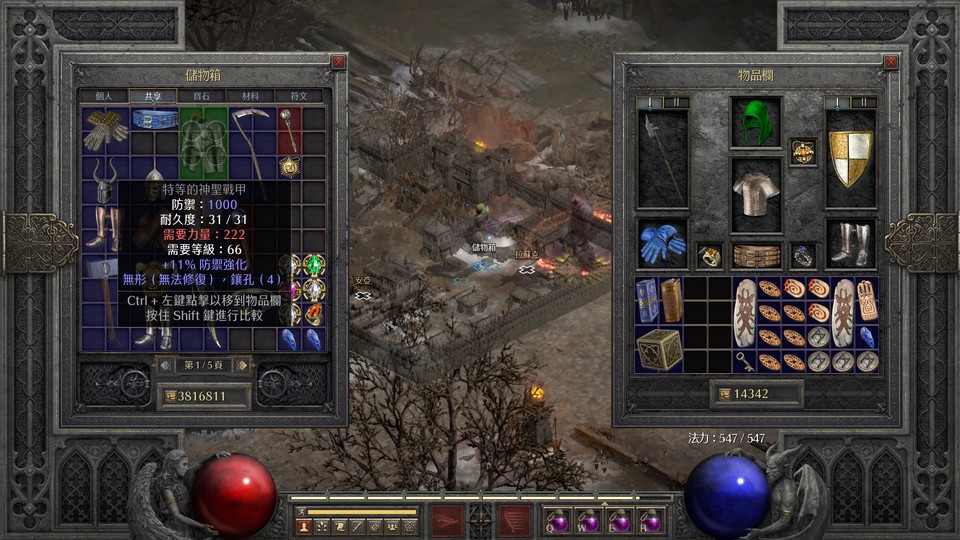960x540 pixels.
Task: Open the character screen from mini menu
Action: click(304, 526)
